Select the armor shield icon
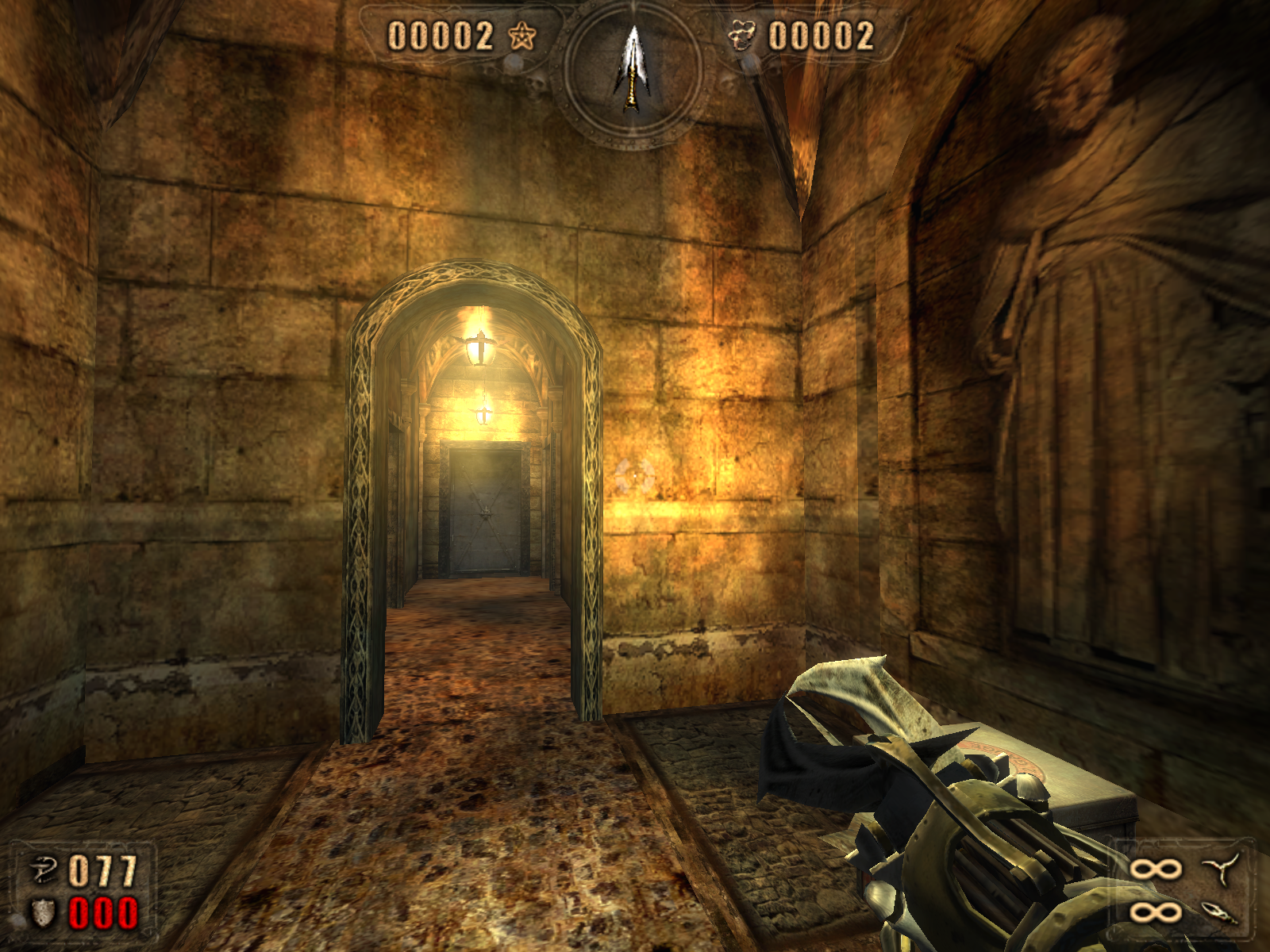 (44, 913)
